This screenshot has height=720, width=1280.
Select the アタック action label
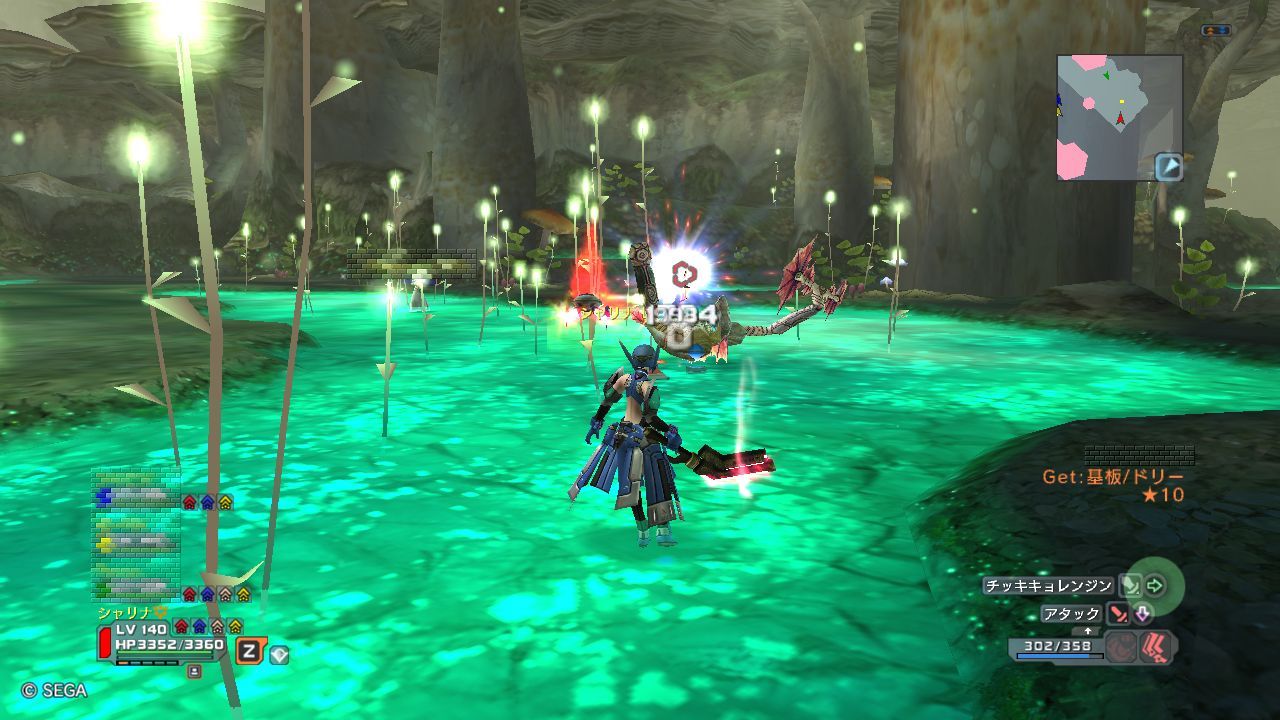pyautogui.click(x=1070, y=614)
